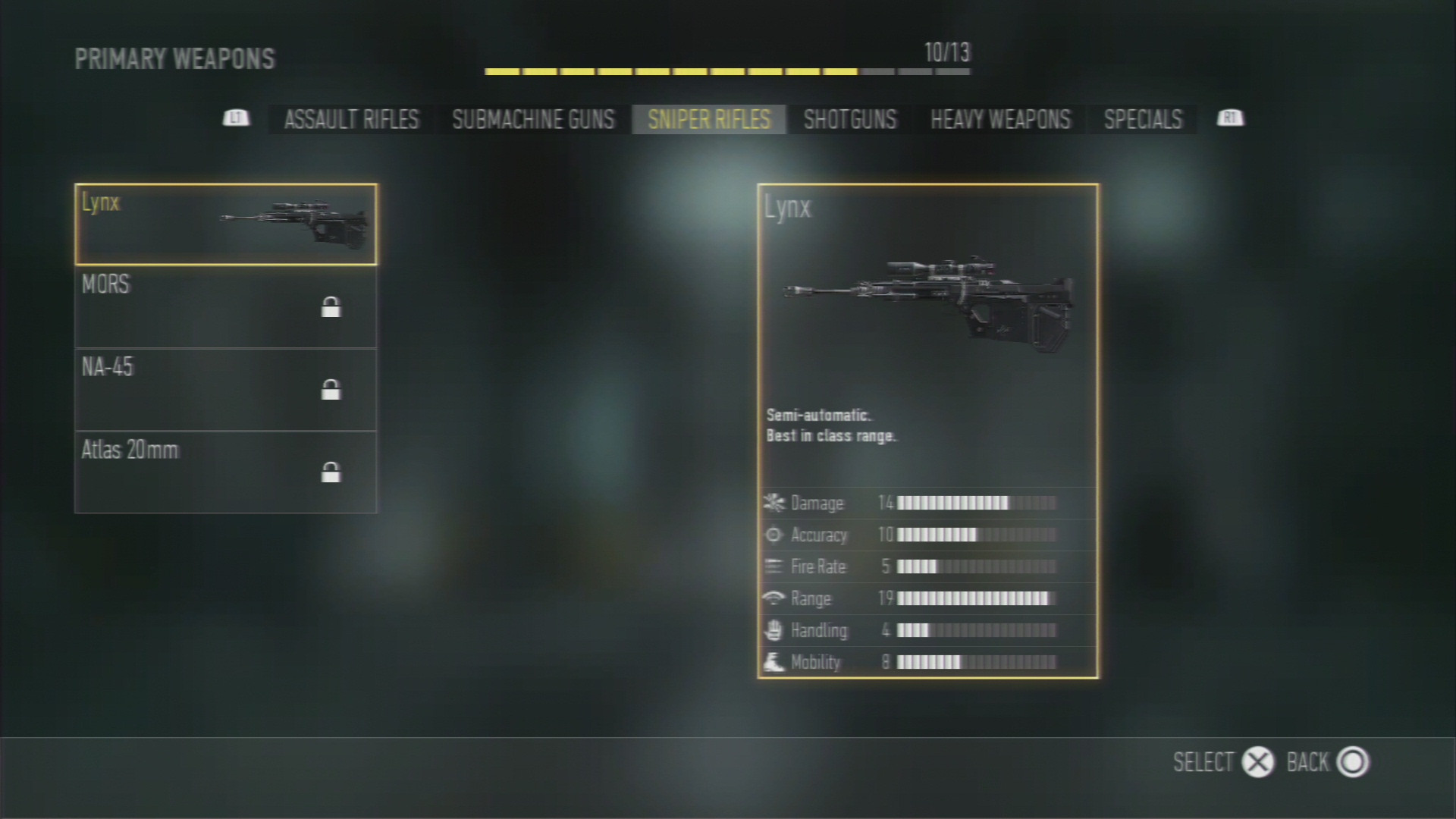1456x819 pixels.
Task: Open the Specials weapon tab
Action: [1143, 119]
